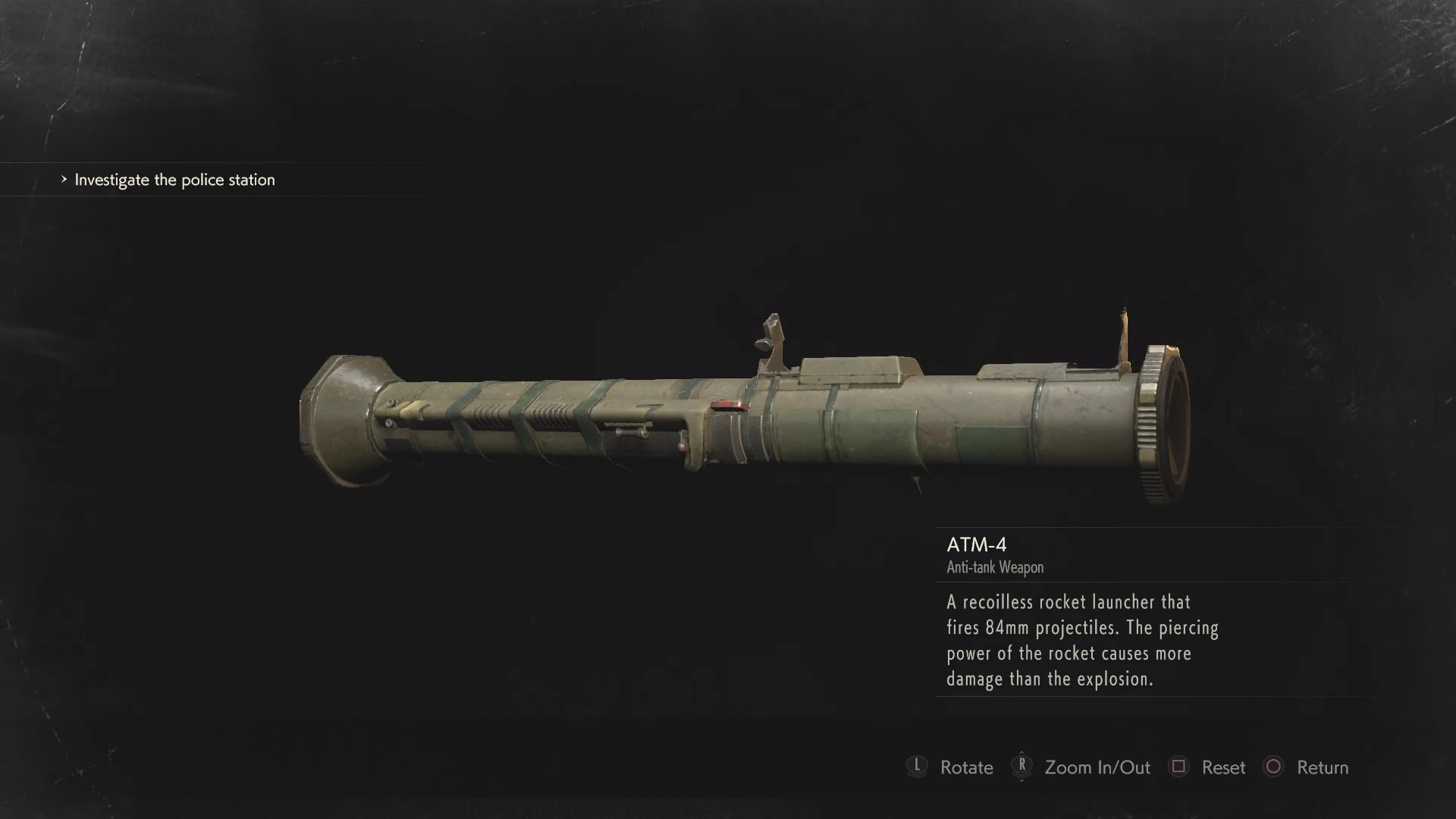
Task: Expand the 'Investigate the police station' objective
Action: coord(174,180)
